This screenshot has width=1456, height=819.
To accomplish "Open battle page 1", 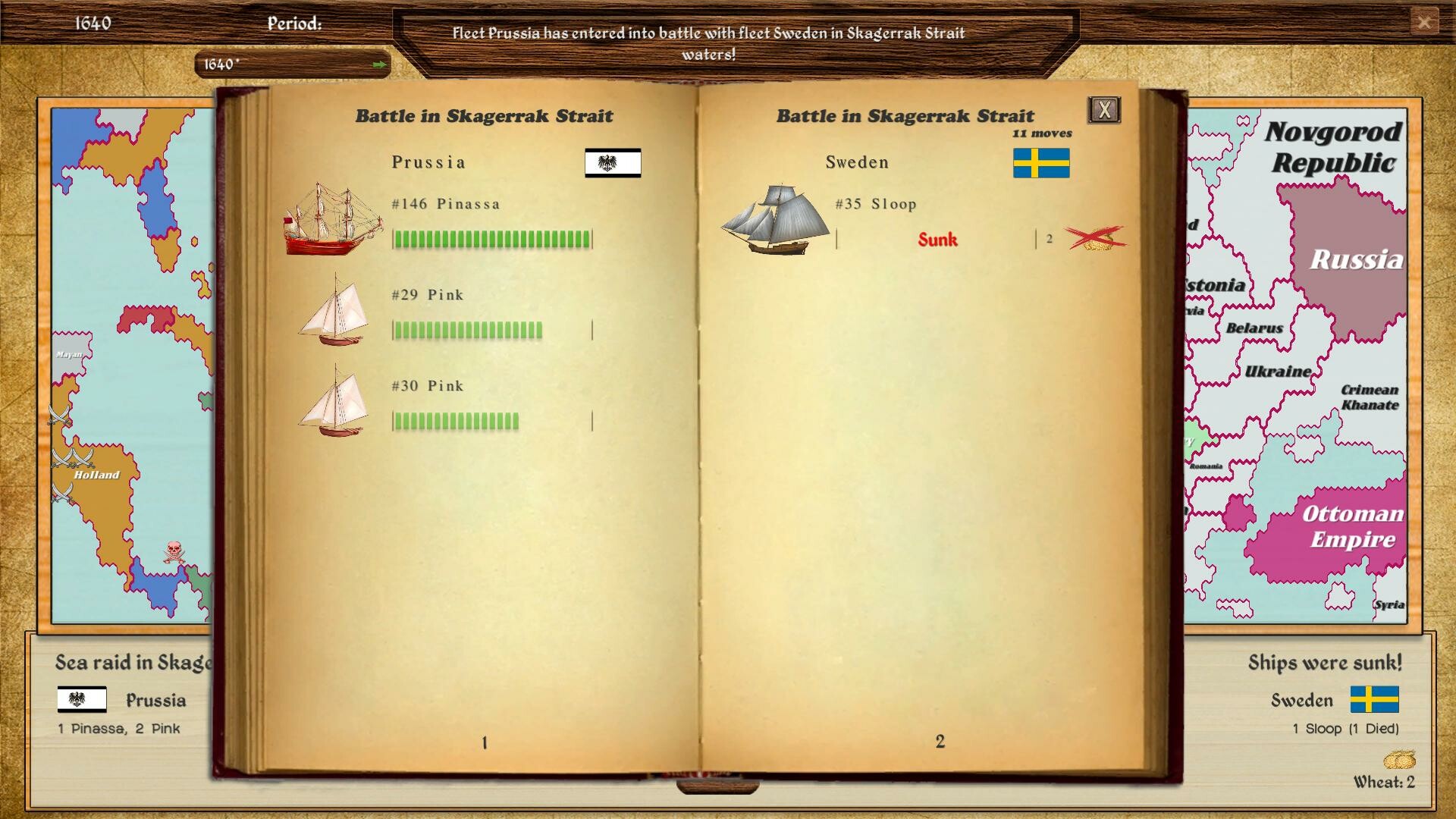I will pyautogui.click(x=483, y=742).
